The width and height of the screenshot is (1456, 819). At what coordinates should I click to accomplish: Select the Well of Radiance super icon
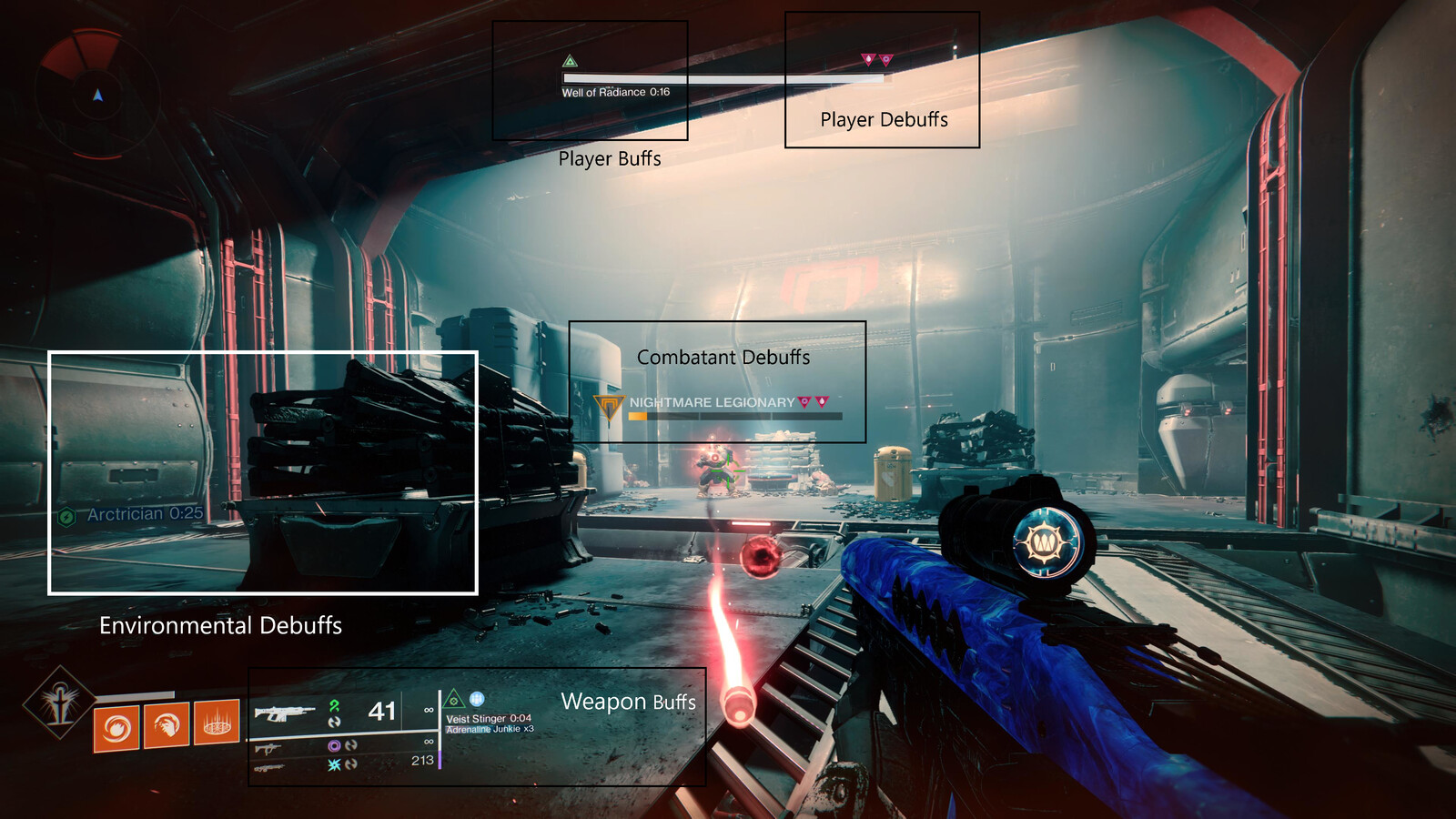click(x=60, y=703)
